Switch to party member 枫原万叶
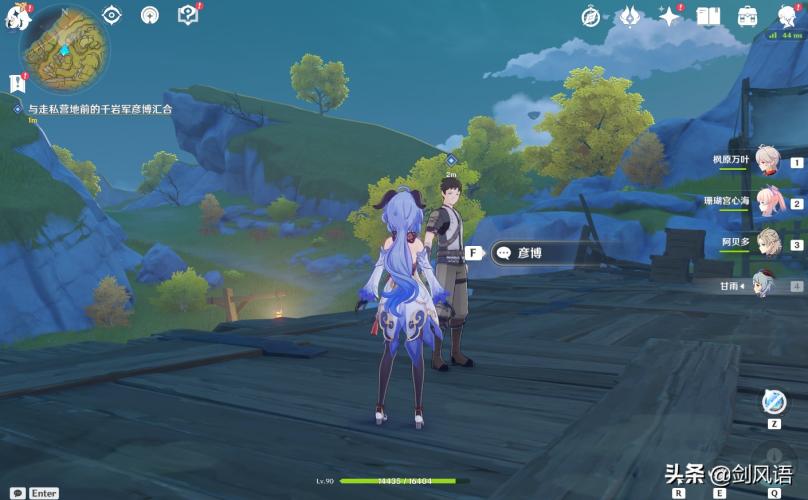The width and height of the screenshot is (808, 500). [x=766, y=161]
